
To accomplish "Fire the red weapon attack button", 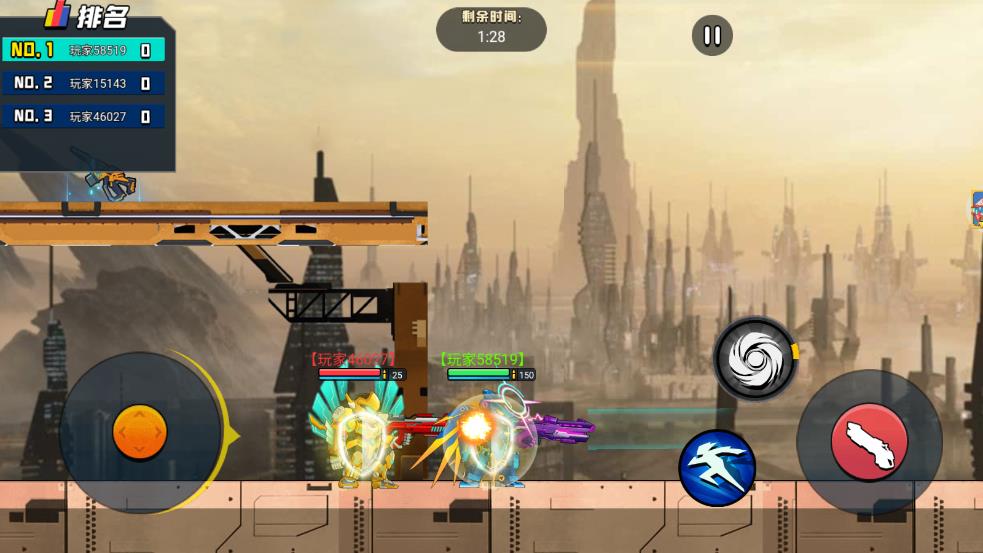I will tap(869, 442).
